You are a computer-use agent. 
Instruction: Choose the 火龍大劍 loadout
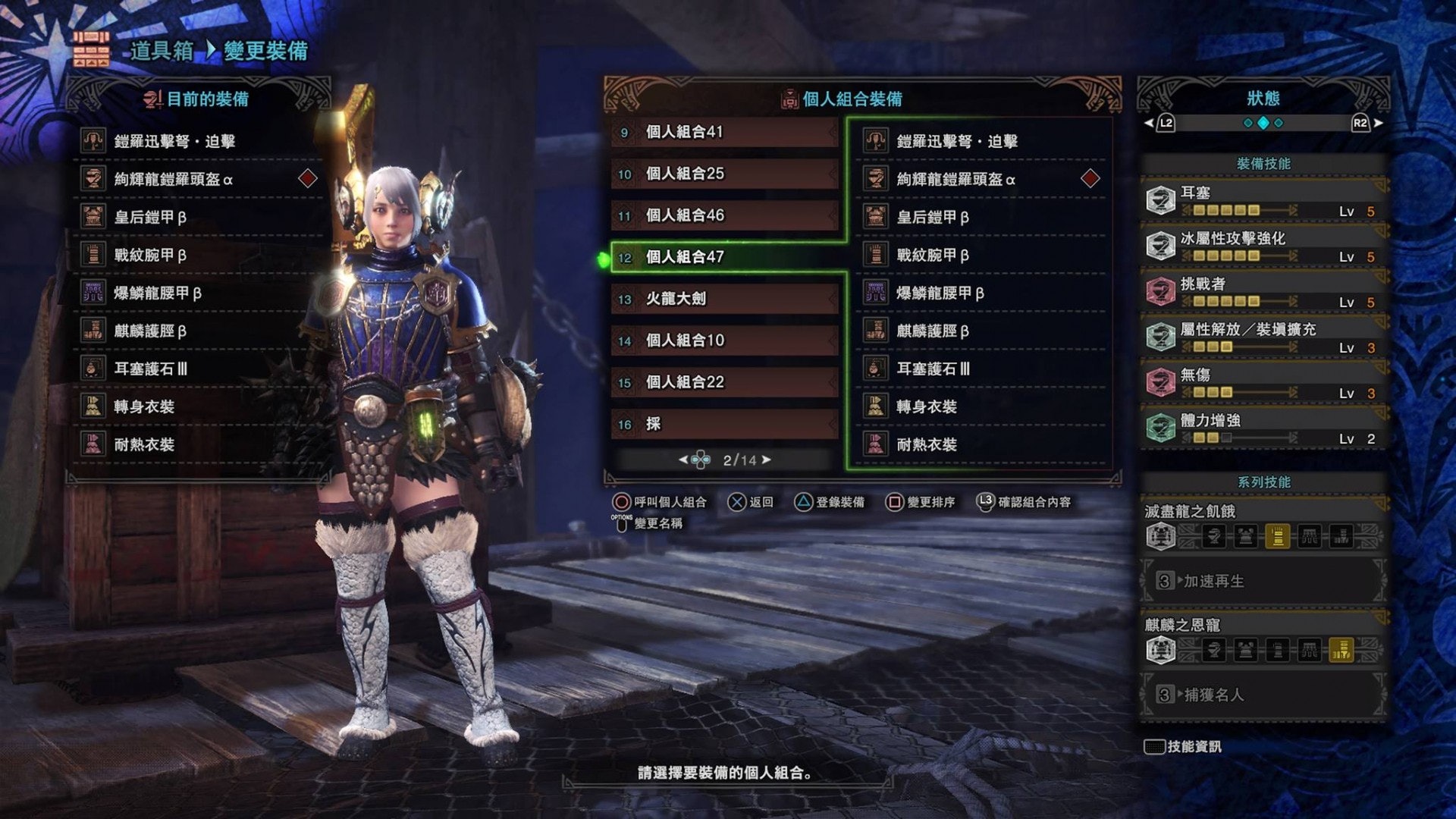[724, 299]
